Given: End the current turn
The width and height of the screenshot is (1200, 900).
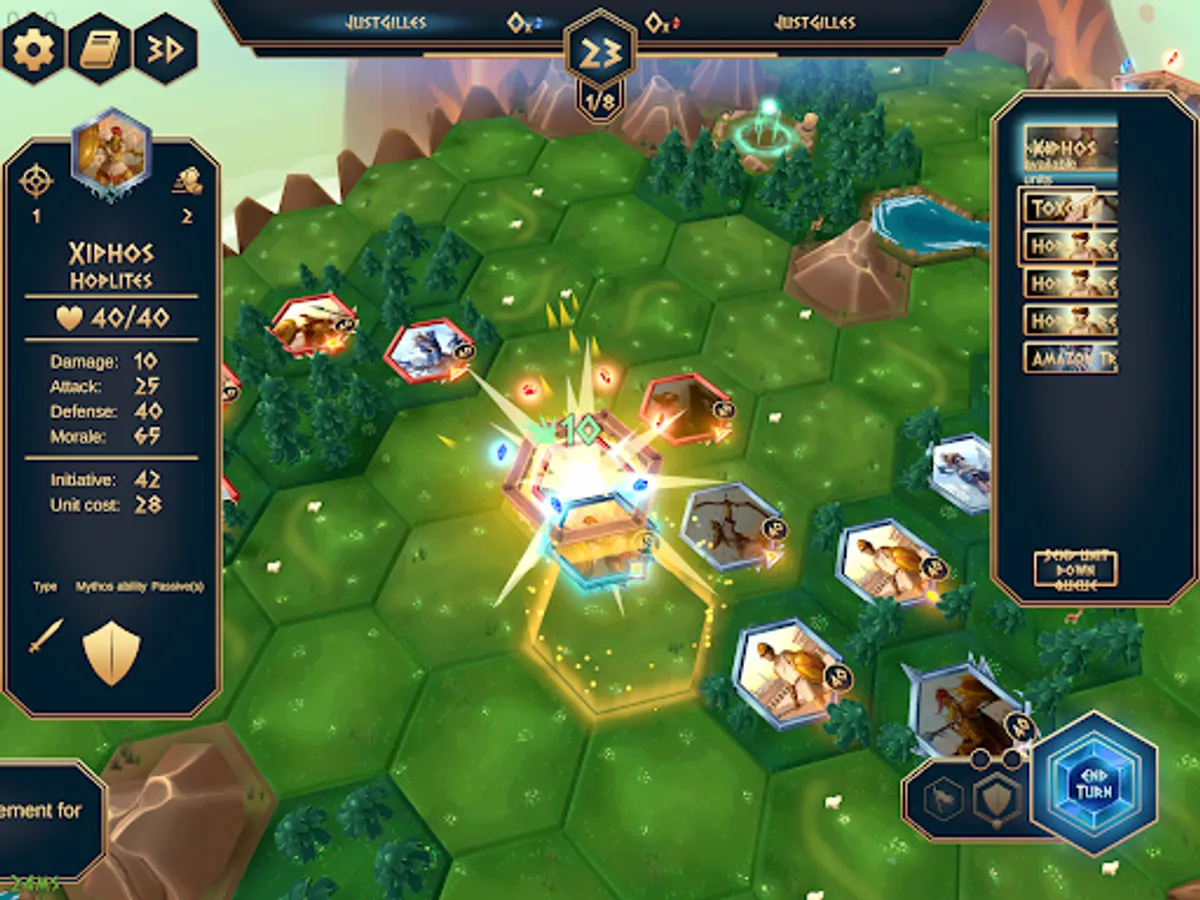Looking at the screenshot, I should pyautogui.click(x=1093, y=783).
